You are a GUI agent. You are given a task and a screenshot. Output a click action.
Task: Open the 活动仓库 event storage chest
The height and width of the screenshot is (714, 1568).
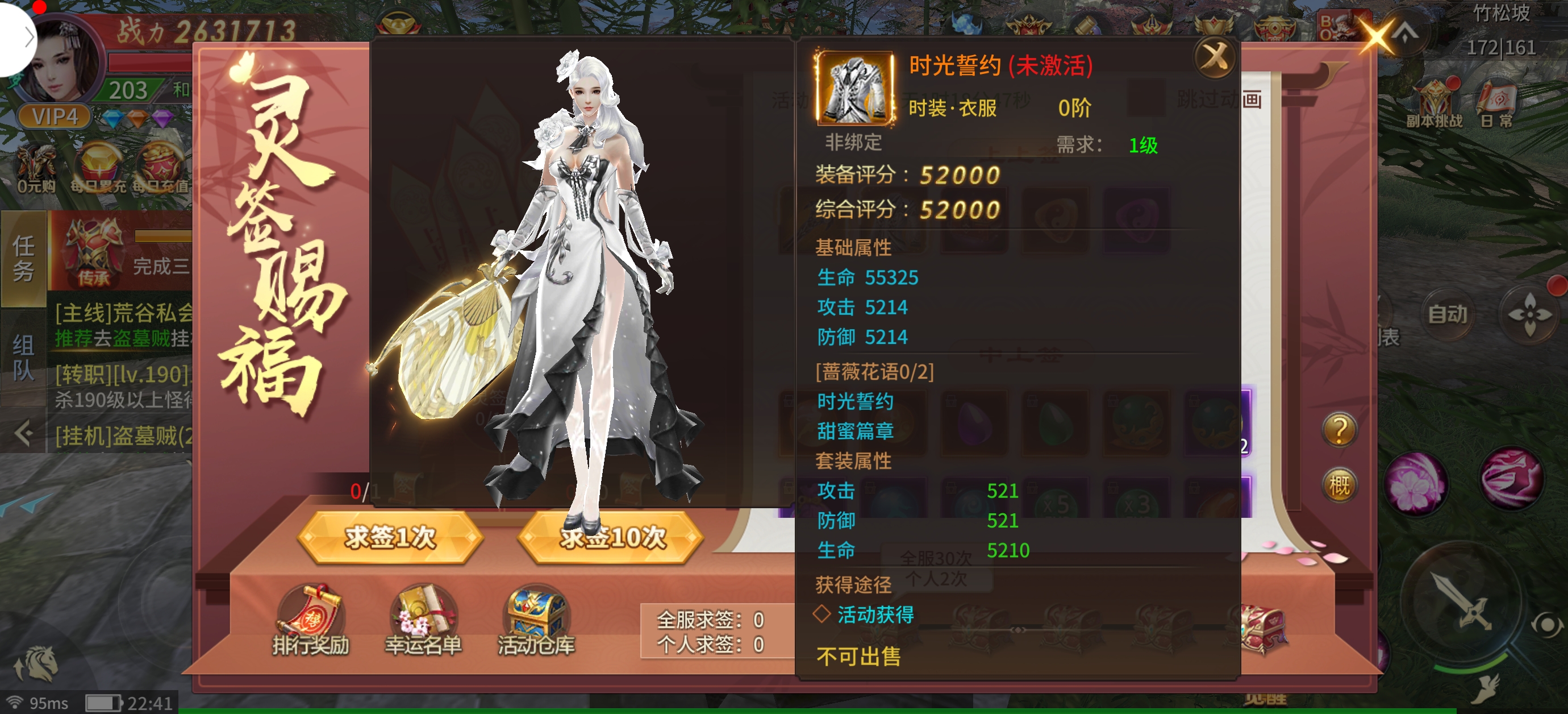(x=536, y=620)
